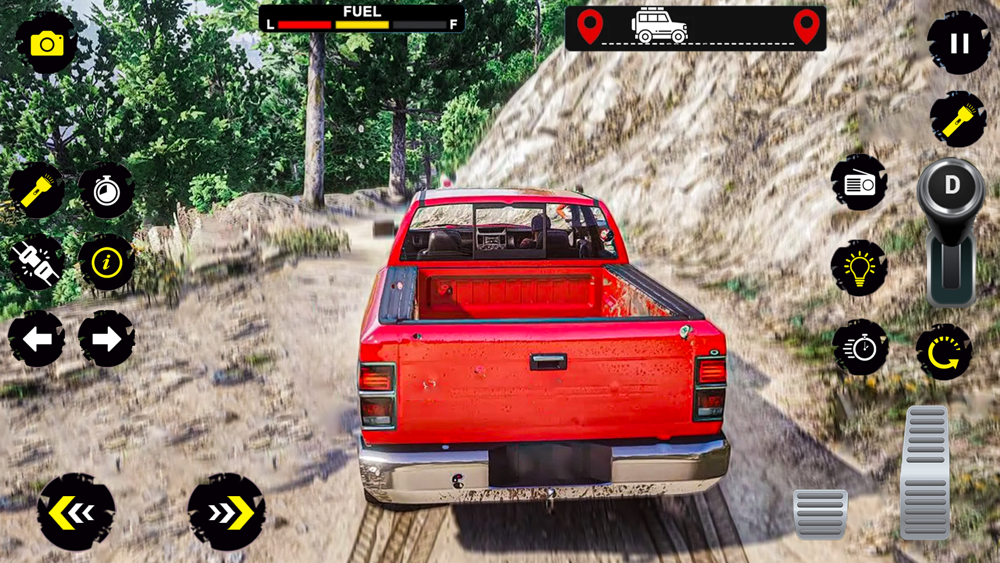Step on the tall accelerator pedal
Image resolution: width=1000 pixels, height=563 pixels.
pyautogui.click(x=925, y=471)
